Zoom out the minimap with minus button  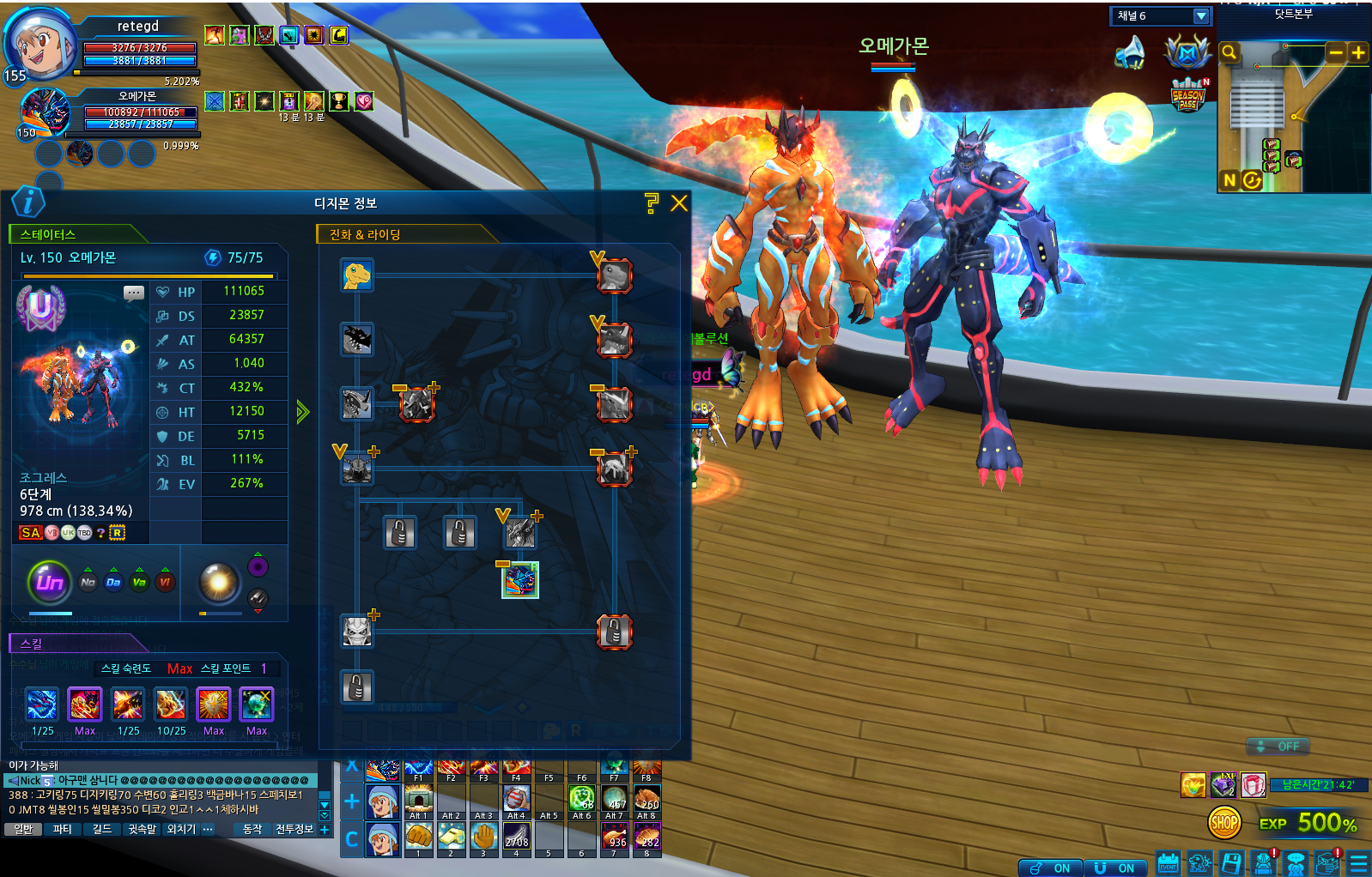(1336, 52)
